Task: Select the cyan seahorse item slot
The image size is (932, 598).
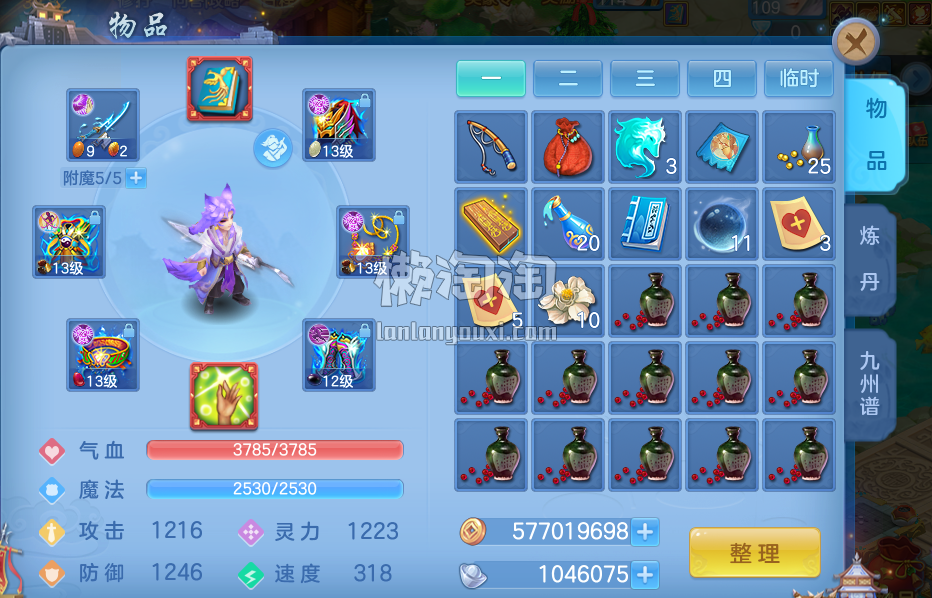Action: [x=645, y=146]
